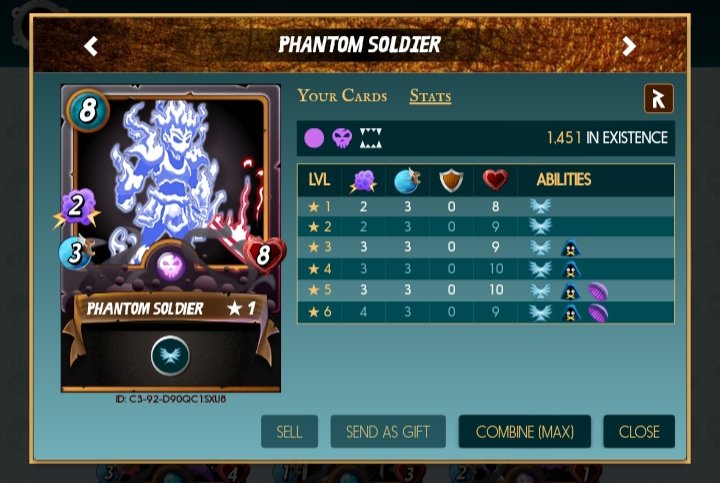This screenshot has height=483, width=720.
Task: Open the Stats tab
Action: point(430,96)
